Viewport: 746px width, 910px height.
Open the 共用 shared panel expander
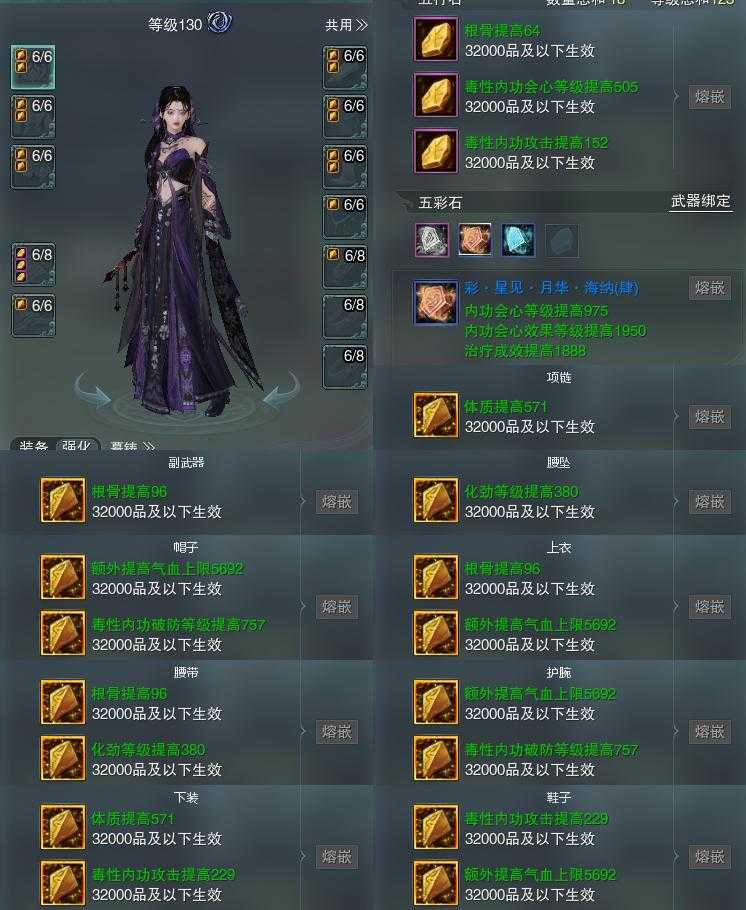pos(346,25)
